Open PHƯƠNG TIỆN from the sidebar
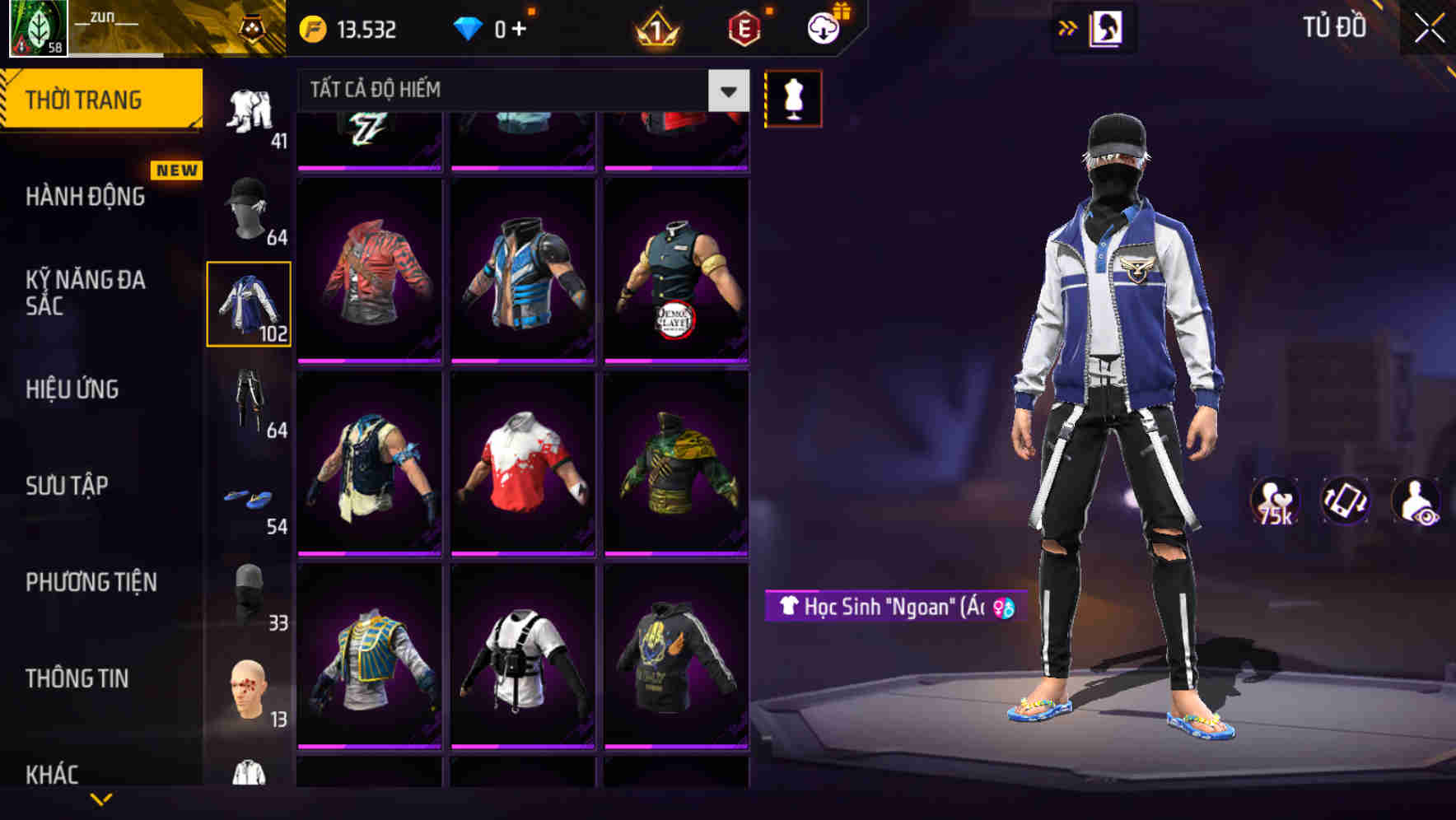This screenshot has width=1456, height=820. [91, 582]
